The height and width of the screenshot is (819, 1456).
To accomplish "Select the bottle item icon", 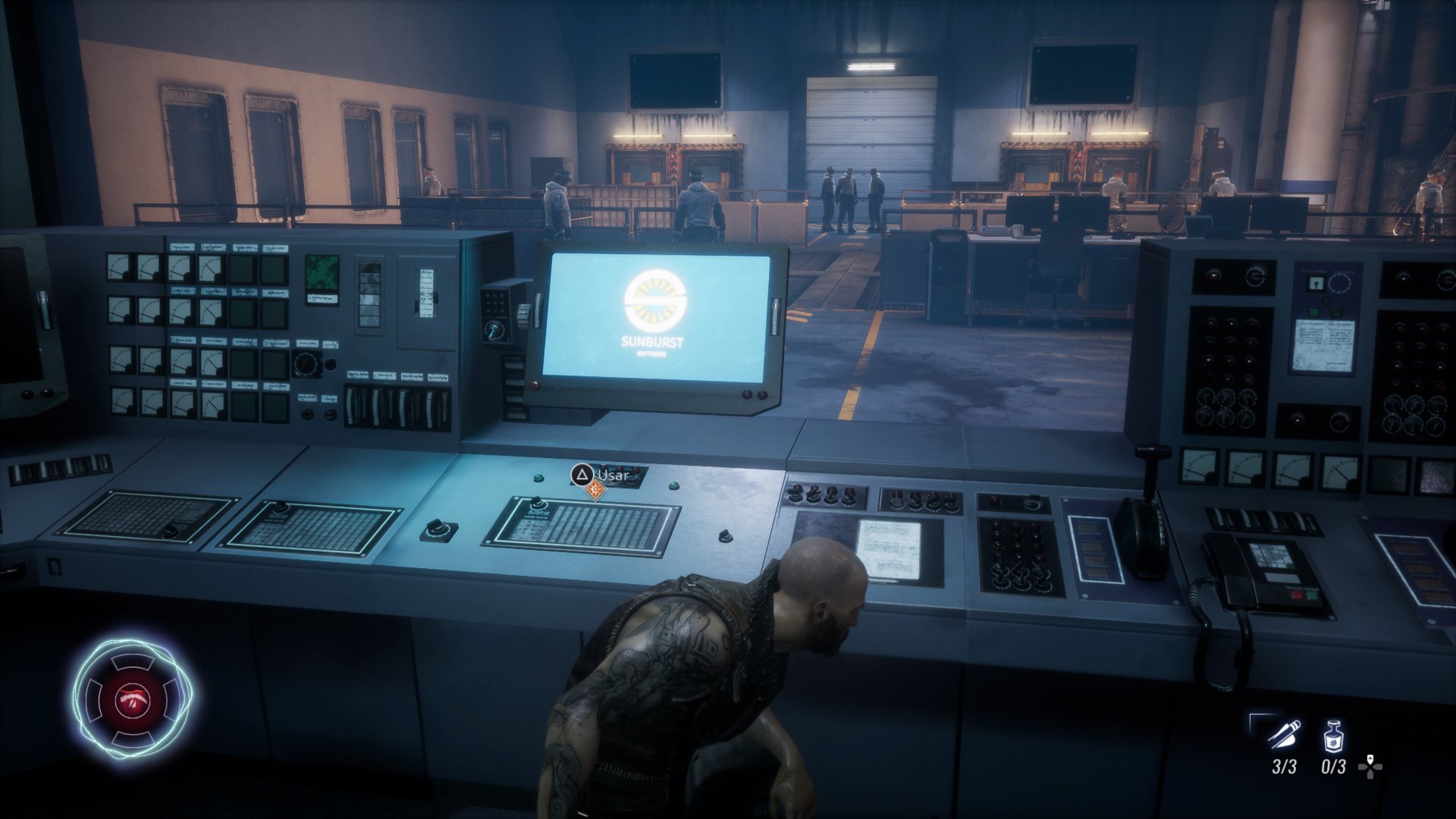I will click(x=1333, y=736).
